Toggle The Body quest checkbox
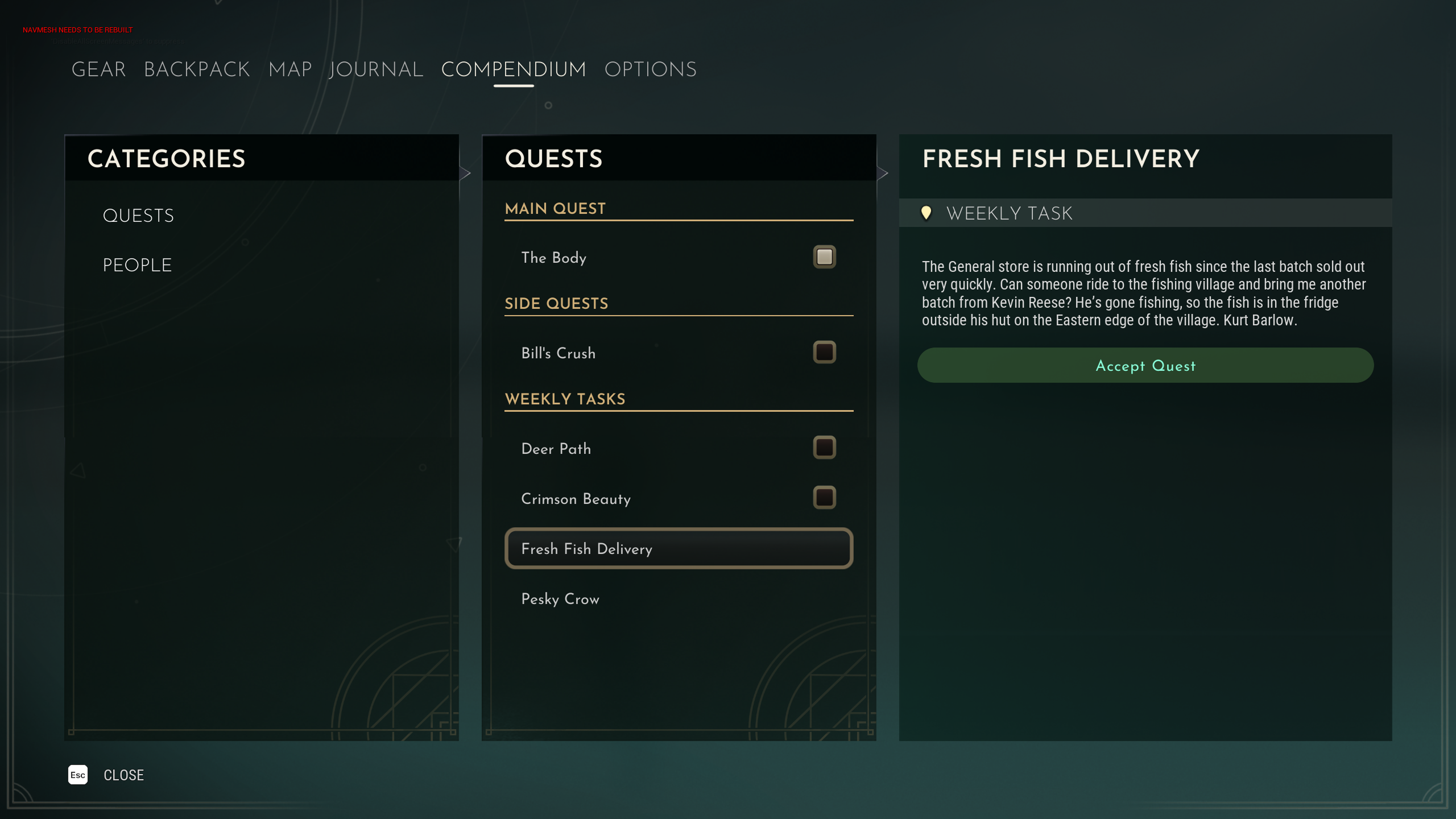 pos(824,257)
